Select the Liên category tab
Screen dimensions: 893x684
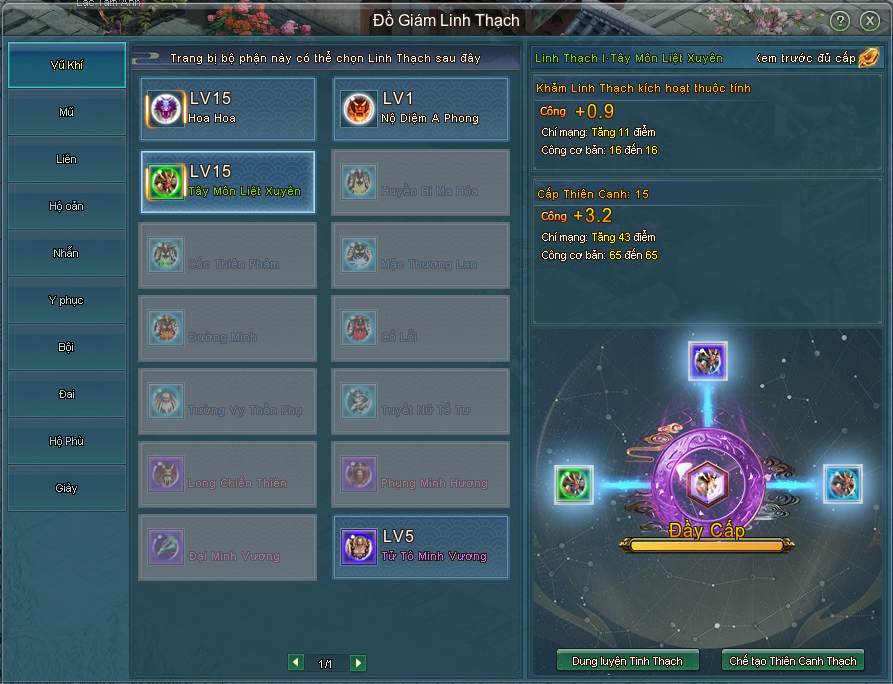click(x=67, y=159)
